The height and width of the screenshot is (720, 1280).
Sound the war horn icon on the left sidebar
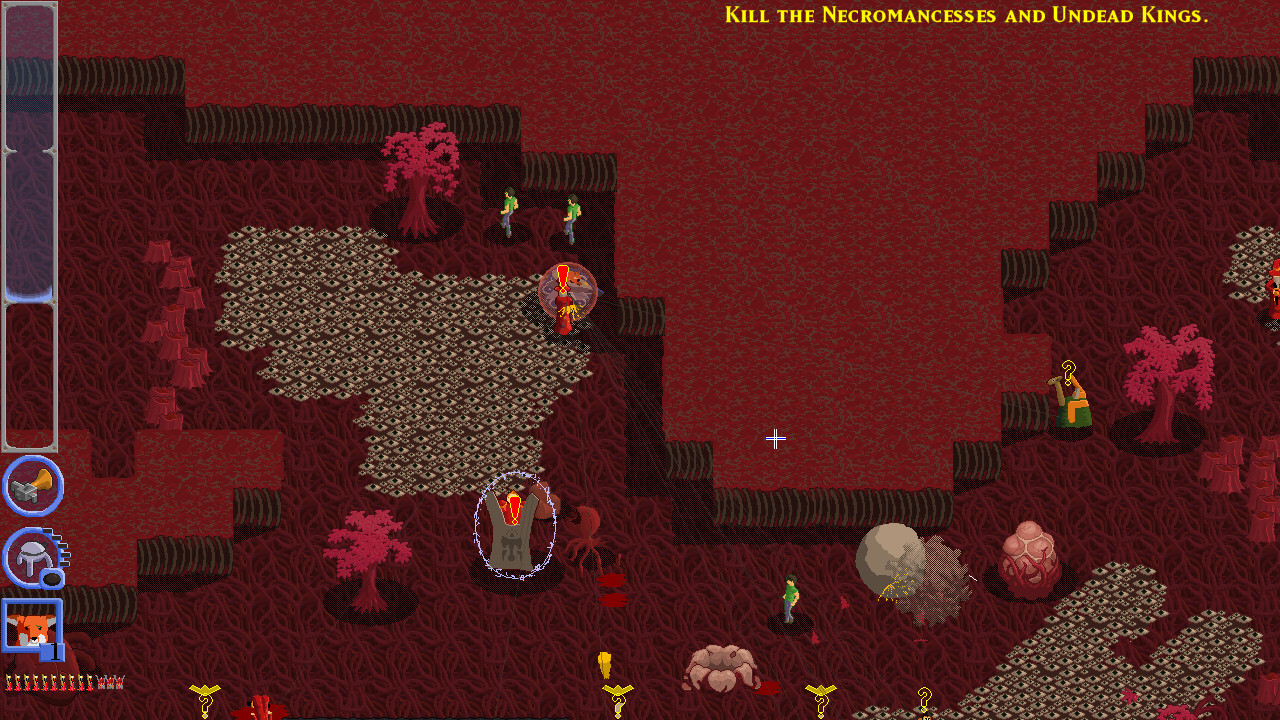[x=32, y=487]
